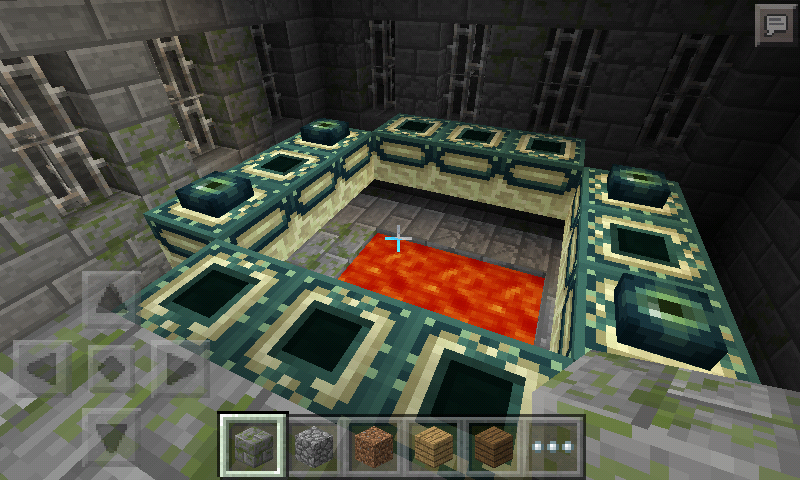The image size is (800, 480).
Task: Tap the move left arrow on the D-pad
Action: (43, 367)
